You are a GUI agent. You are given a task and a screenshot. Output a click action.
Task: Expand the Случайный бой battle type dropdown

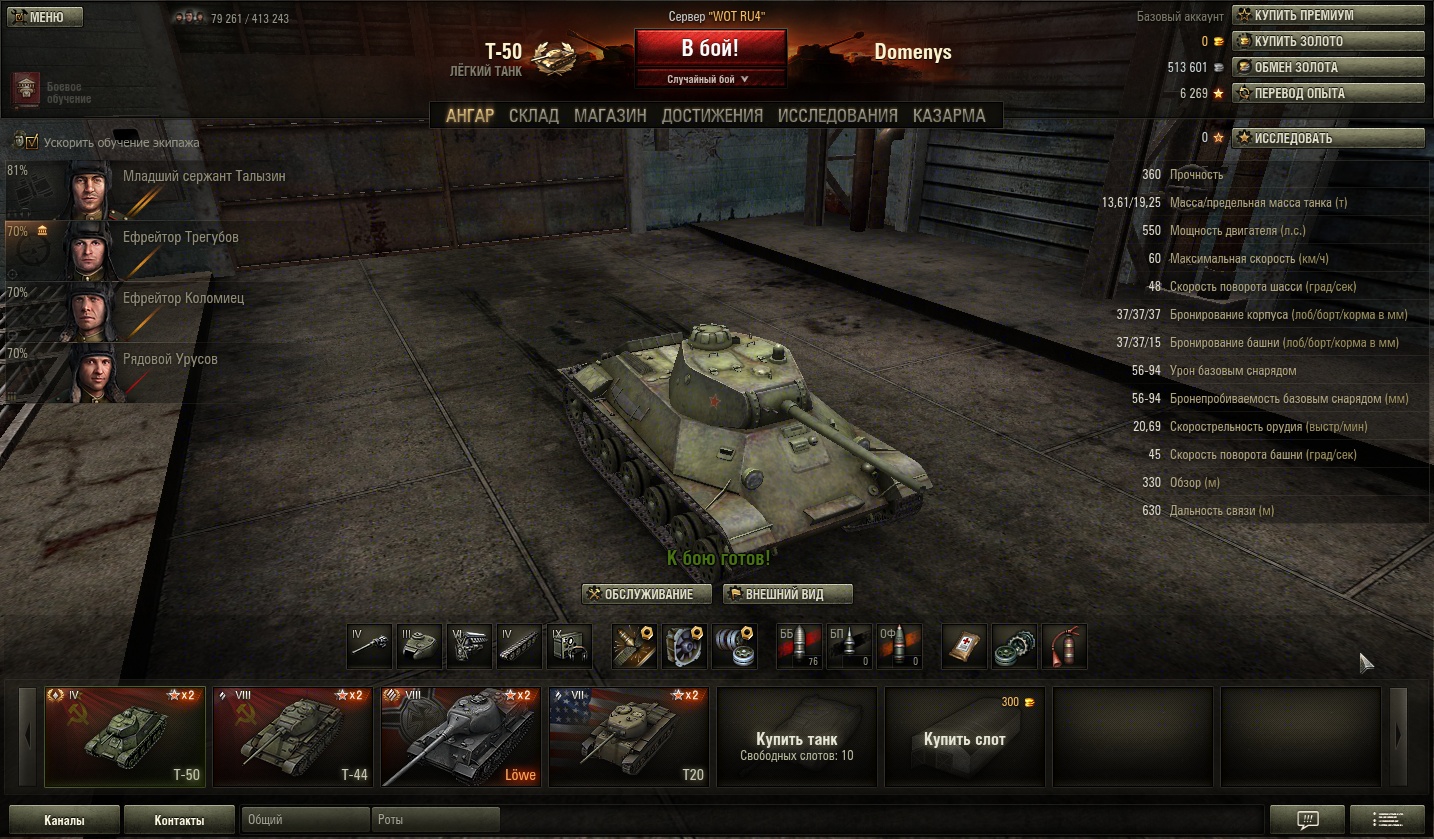[710, 79]
